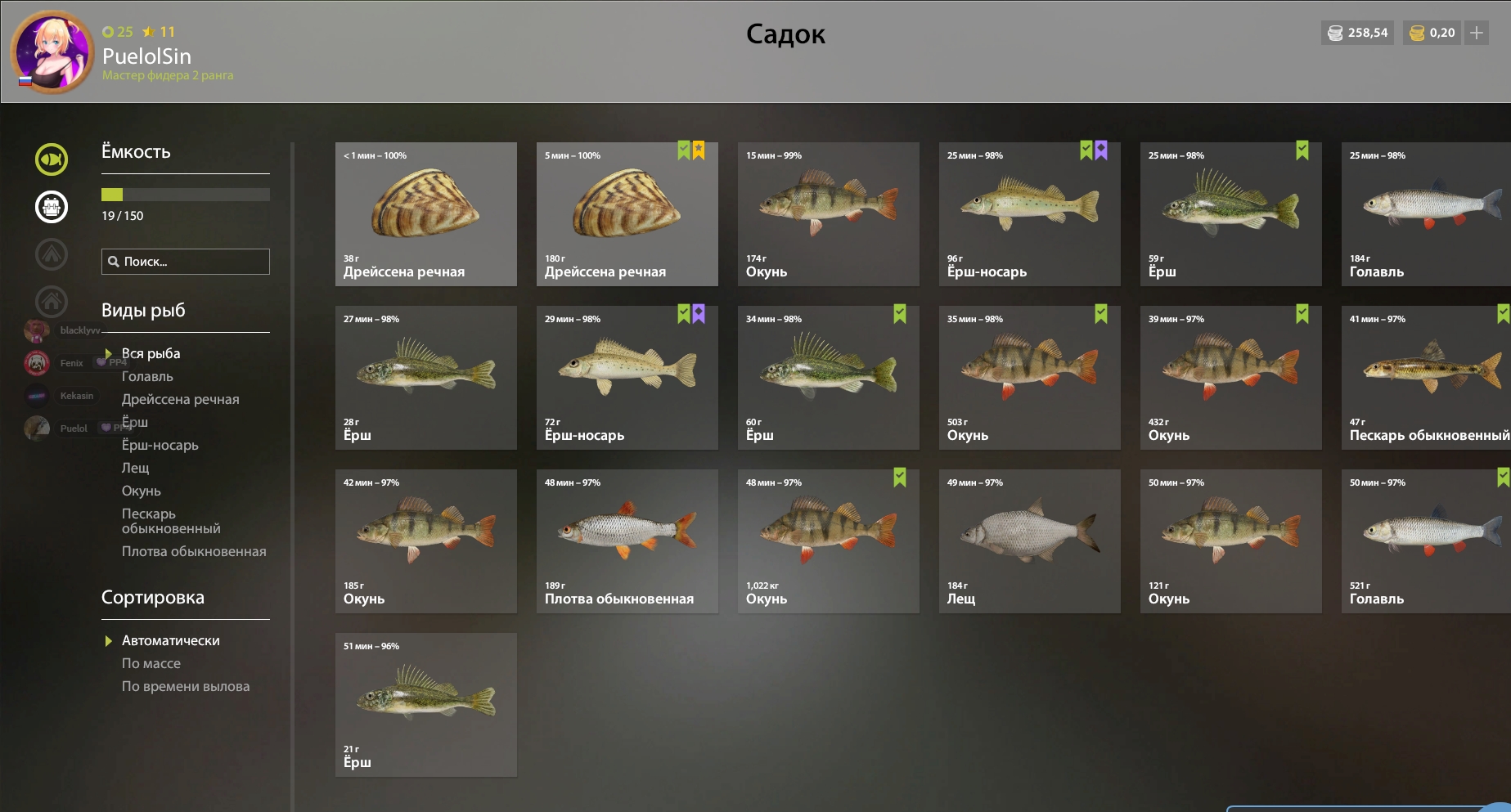Filter by Дрейссена речная species
Viewport: 1511px width, 812px height.
coord(180,399)
